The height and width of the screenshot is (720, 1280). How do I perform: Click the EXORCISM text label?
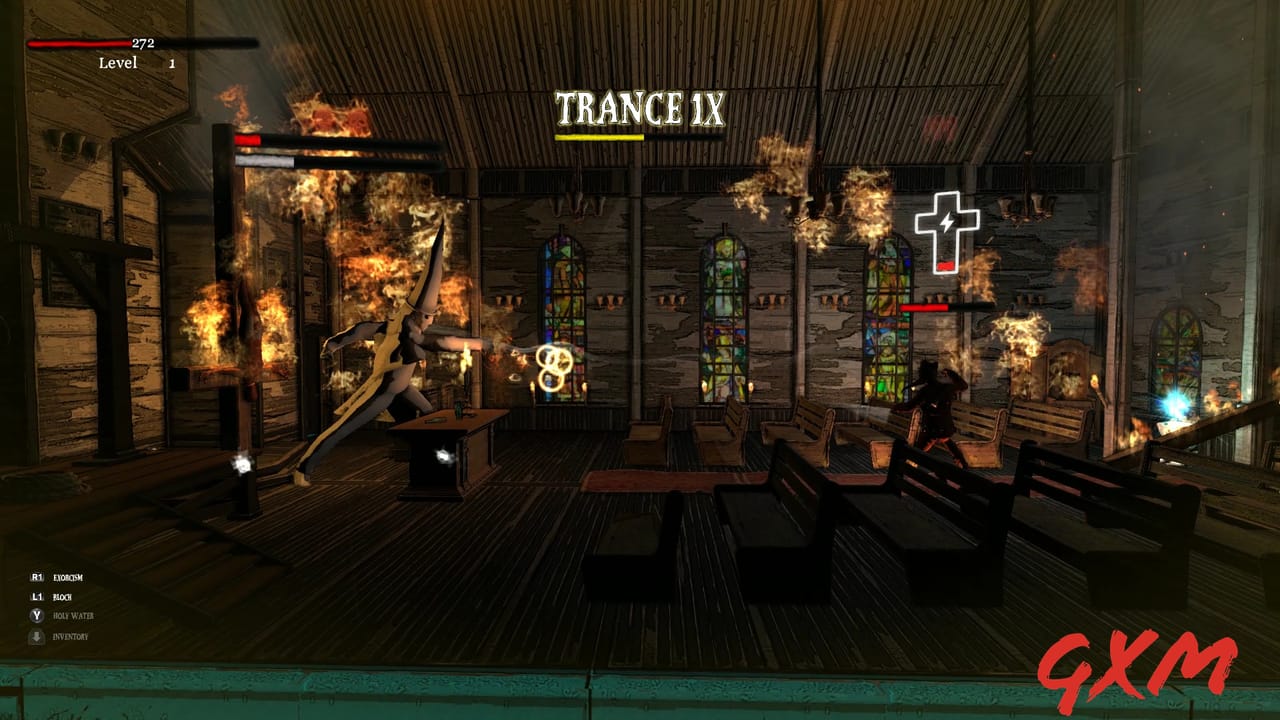[x=68, y=578]
